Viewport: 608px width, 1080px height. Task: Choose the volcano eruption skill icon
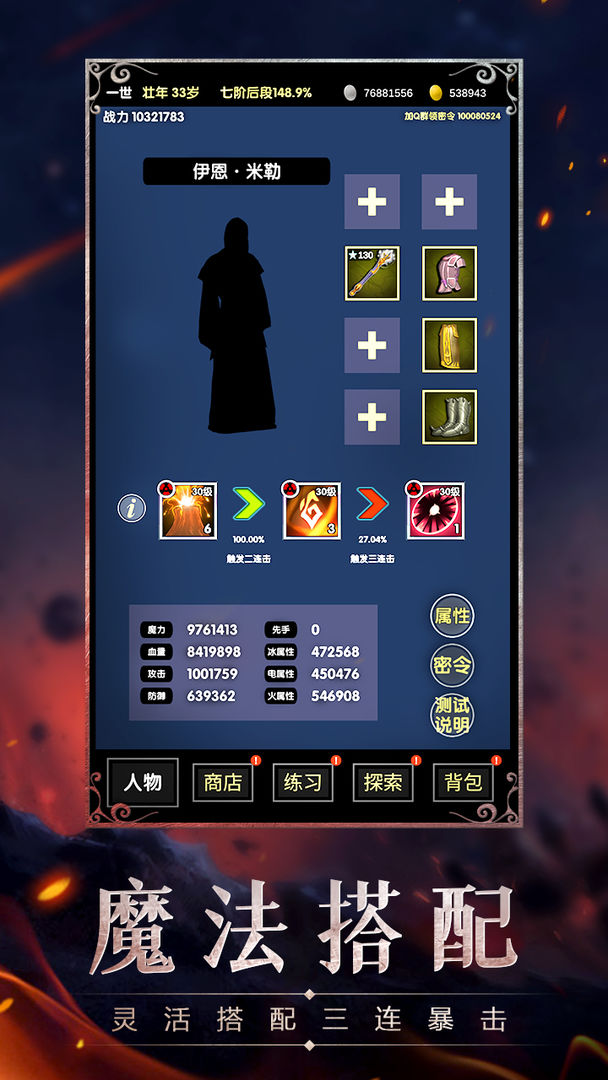188,511
